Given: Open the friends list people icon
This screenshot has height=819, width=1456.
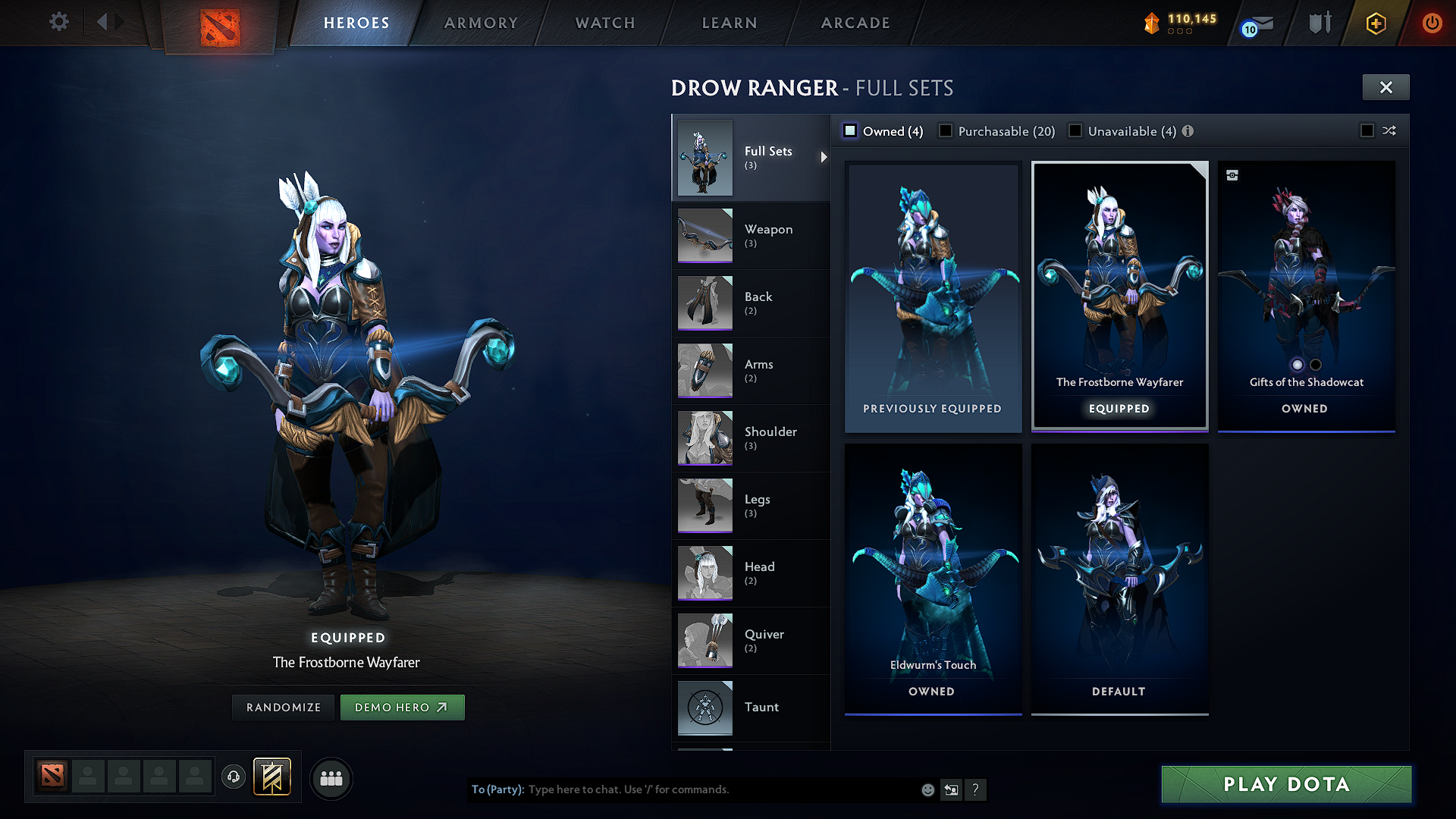Looking at the screenshot, I should point(331,777).
